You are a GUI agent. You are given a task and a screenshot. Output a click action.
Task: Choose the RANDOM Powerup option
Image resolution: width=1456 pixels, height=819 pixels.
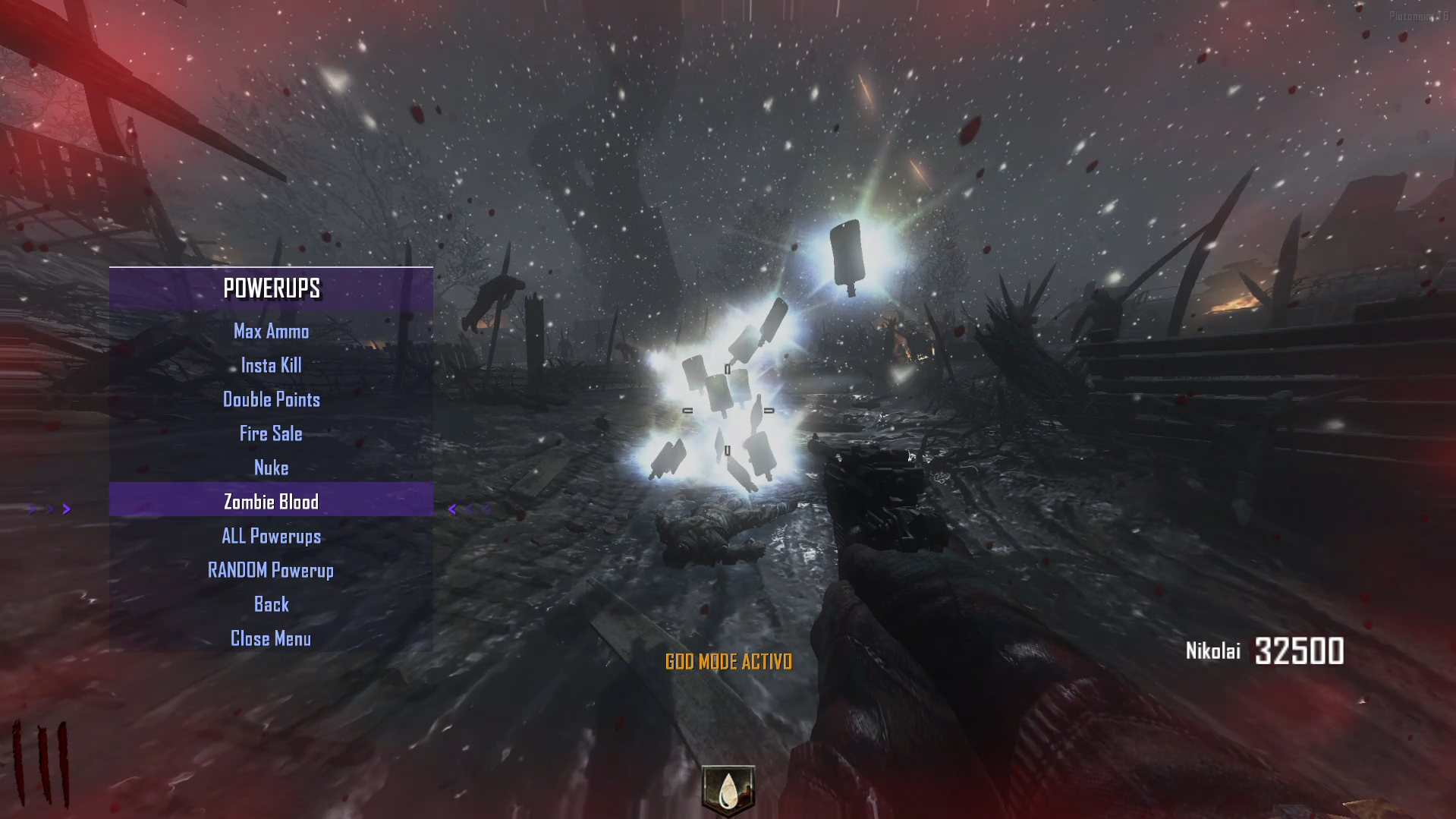click(271, 571)
